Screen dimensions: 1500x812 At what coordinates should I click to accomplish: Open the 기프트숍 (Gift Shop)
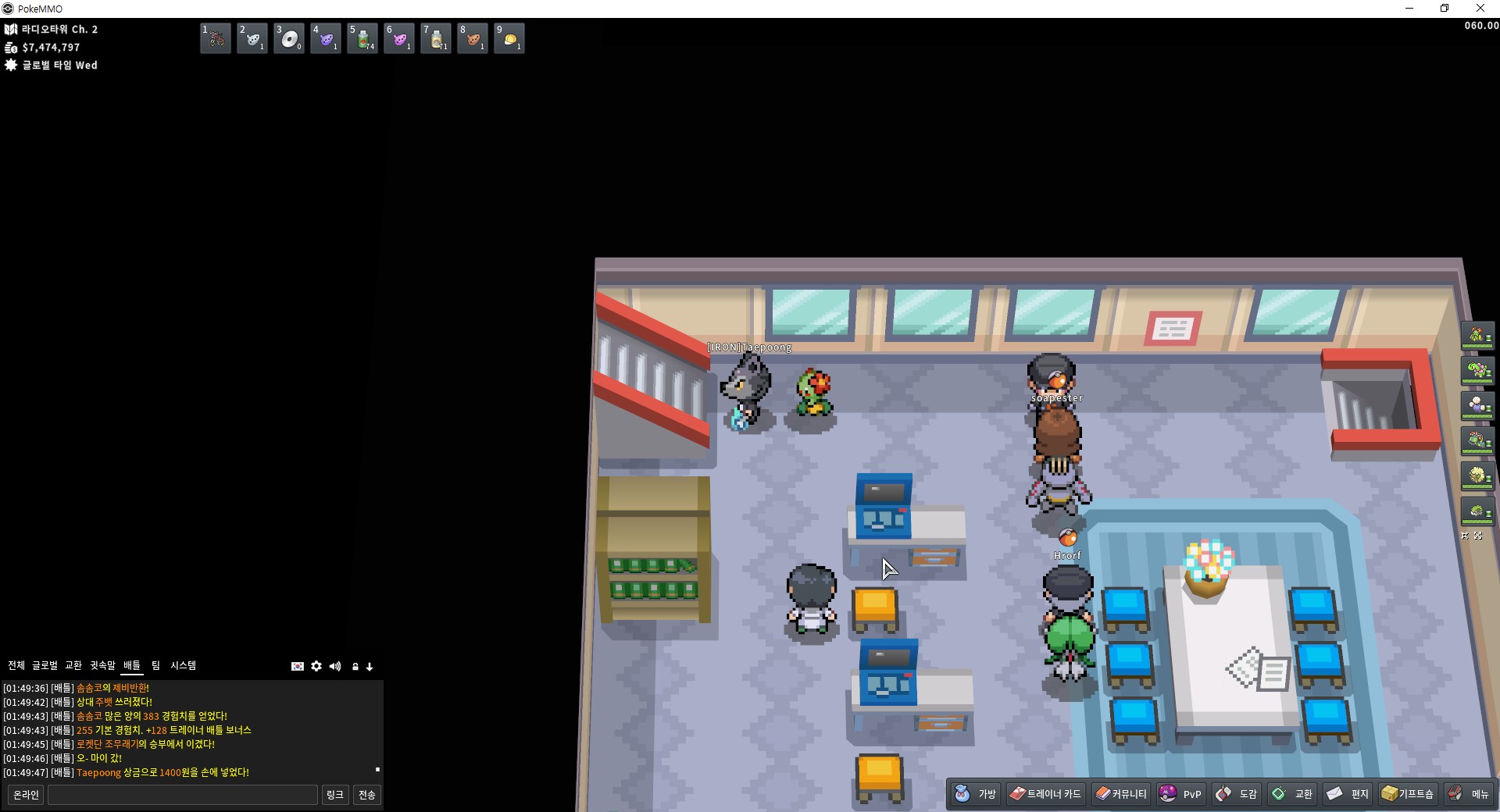pyautogui.click(x=1408, y=794)
